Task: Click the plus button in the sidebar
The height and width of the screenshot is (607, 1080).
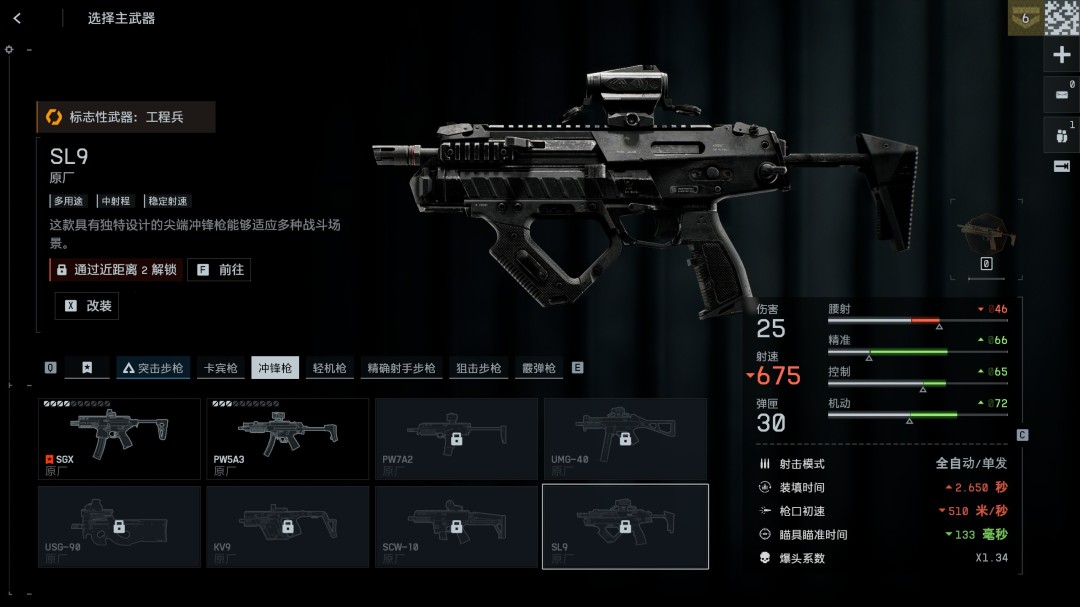Action: click(1062, 55)
